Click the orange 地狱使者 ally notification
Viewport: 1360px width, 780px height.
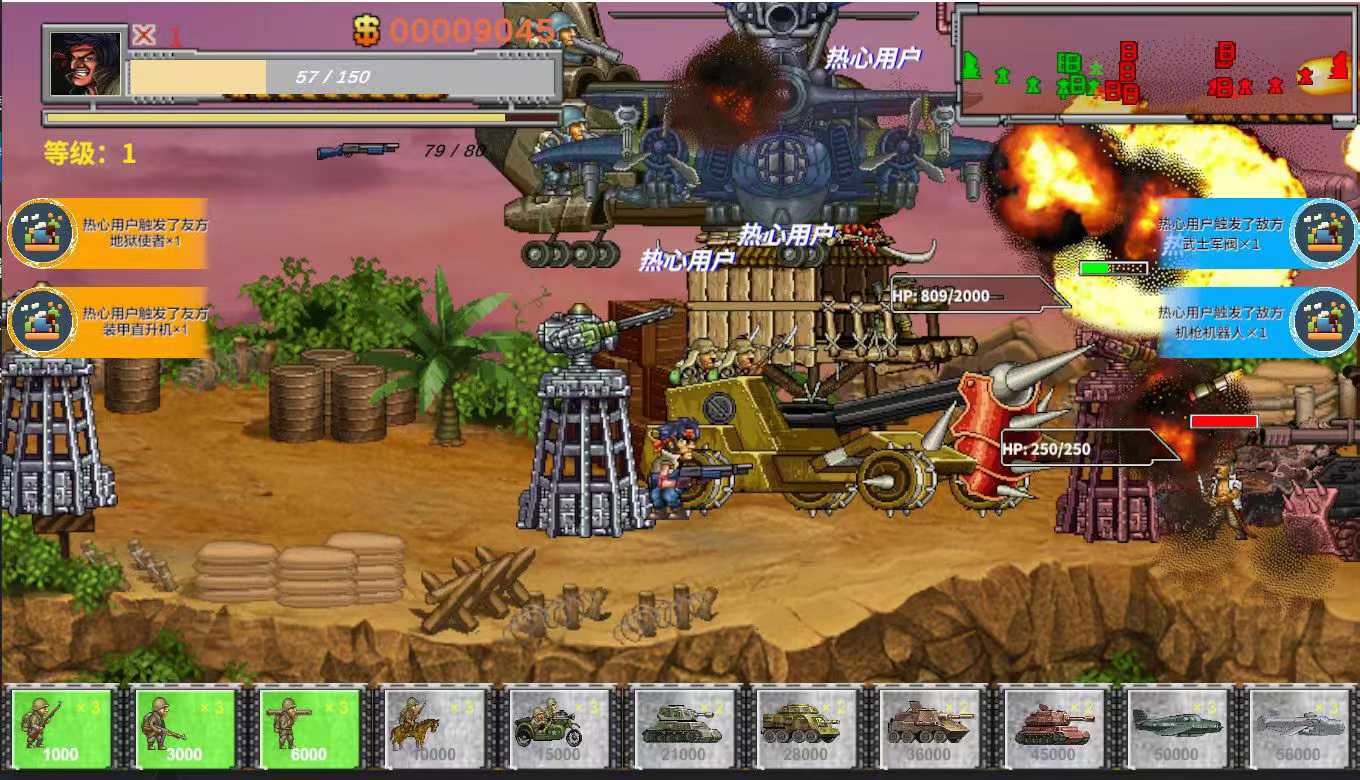(x=108, y=233)
